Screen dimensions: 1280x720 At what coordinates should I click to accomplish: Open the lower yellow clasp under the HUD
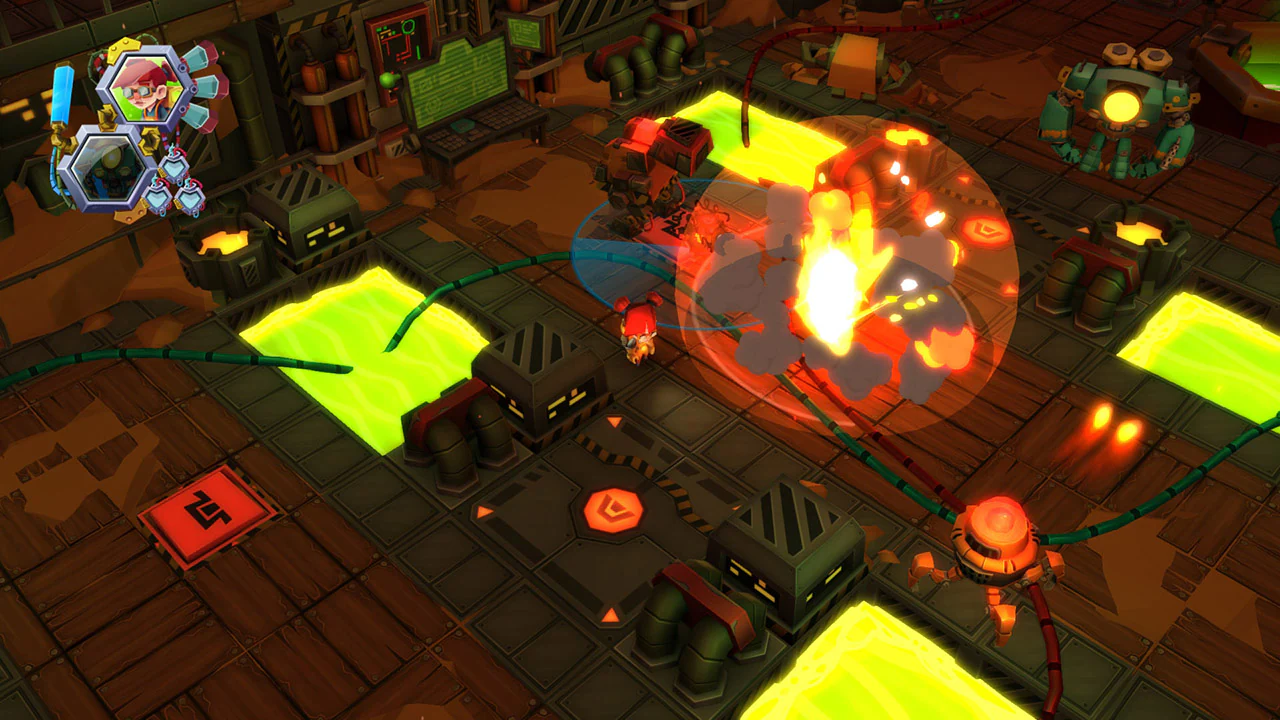click(133, 212)
